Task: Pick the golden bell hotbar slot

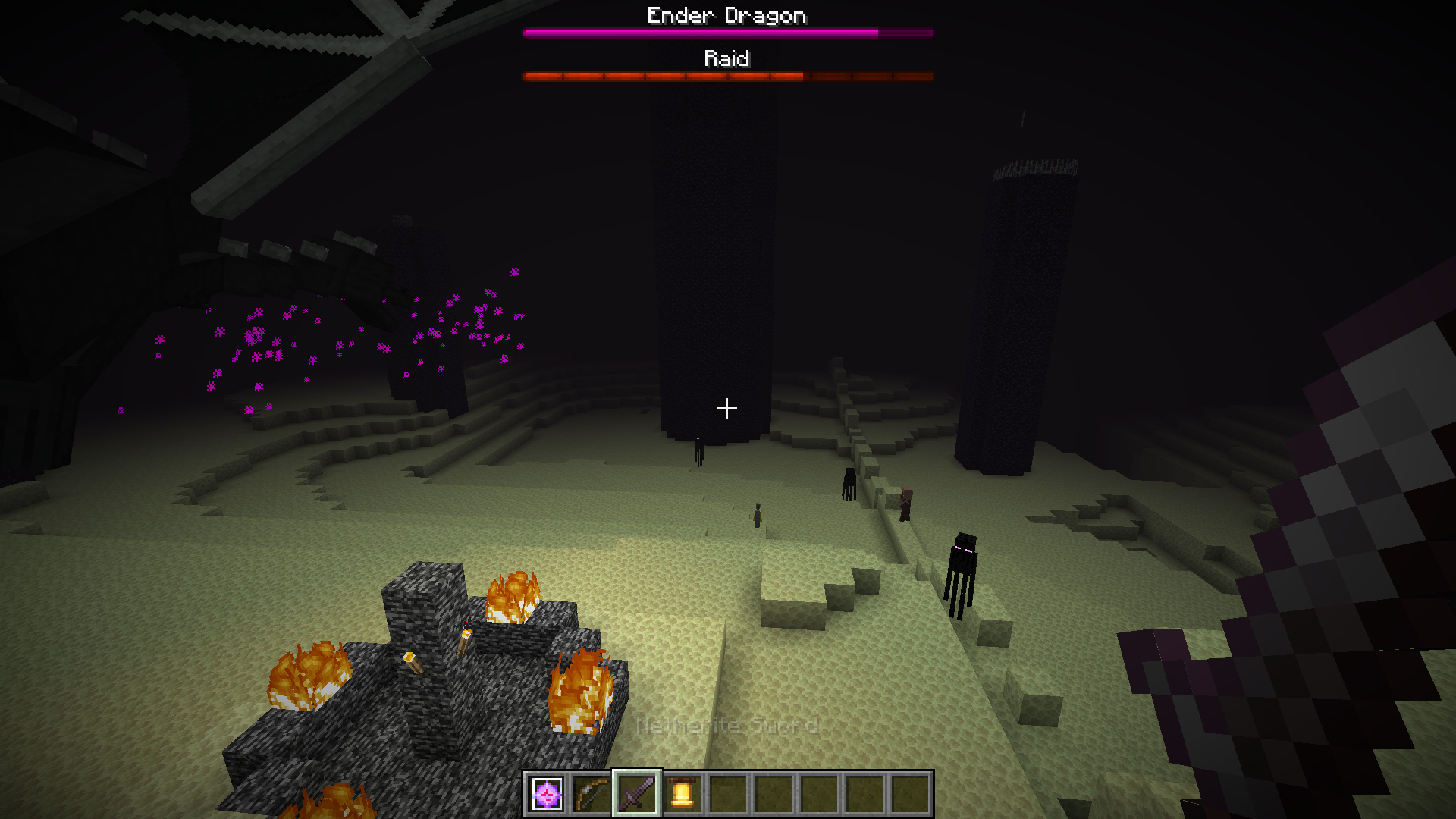Action: [x=682, y=794]
